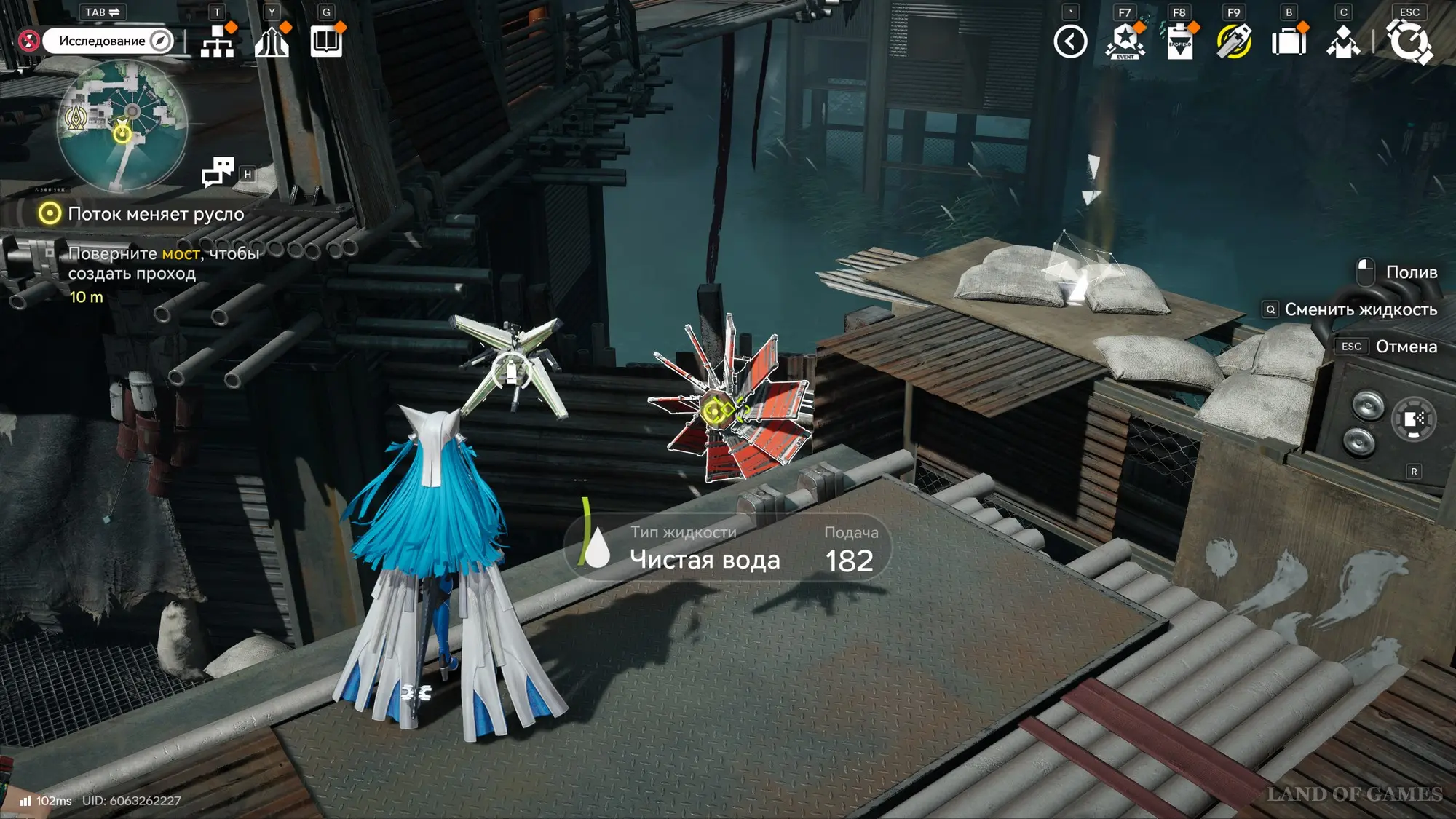Screen dimensions: 1456x819
Task: Open the Event star icon
Action: [x=1125, y=41]
